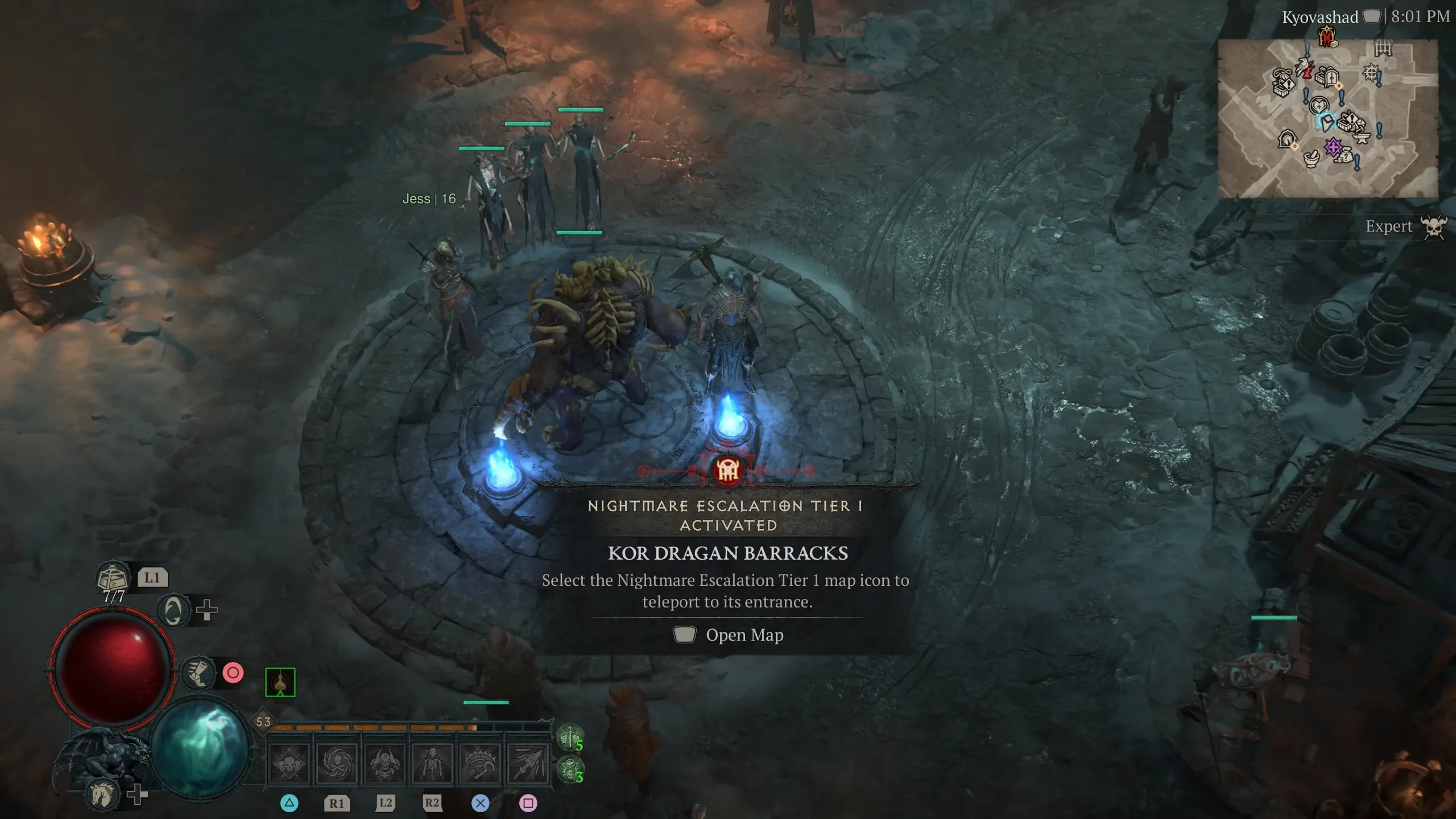Open the Kyovashad minimap
The image size is (1456, 819).
(x=1327, y=118)
